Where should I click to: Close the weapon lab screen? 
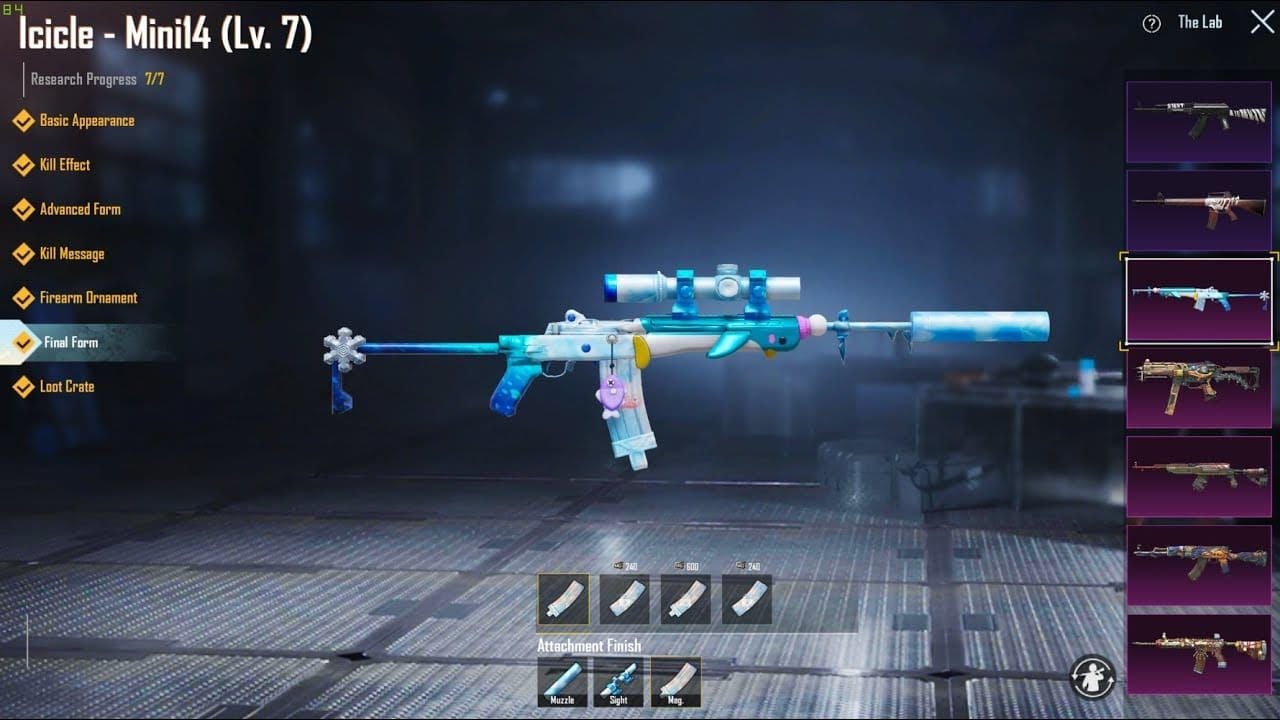click(1262, 22)
